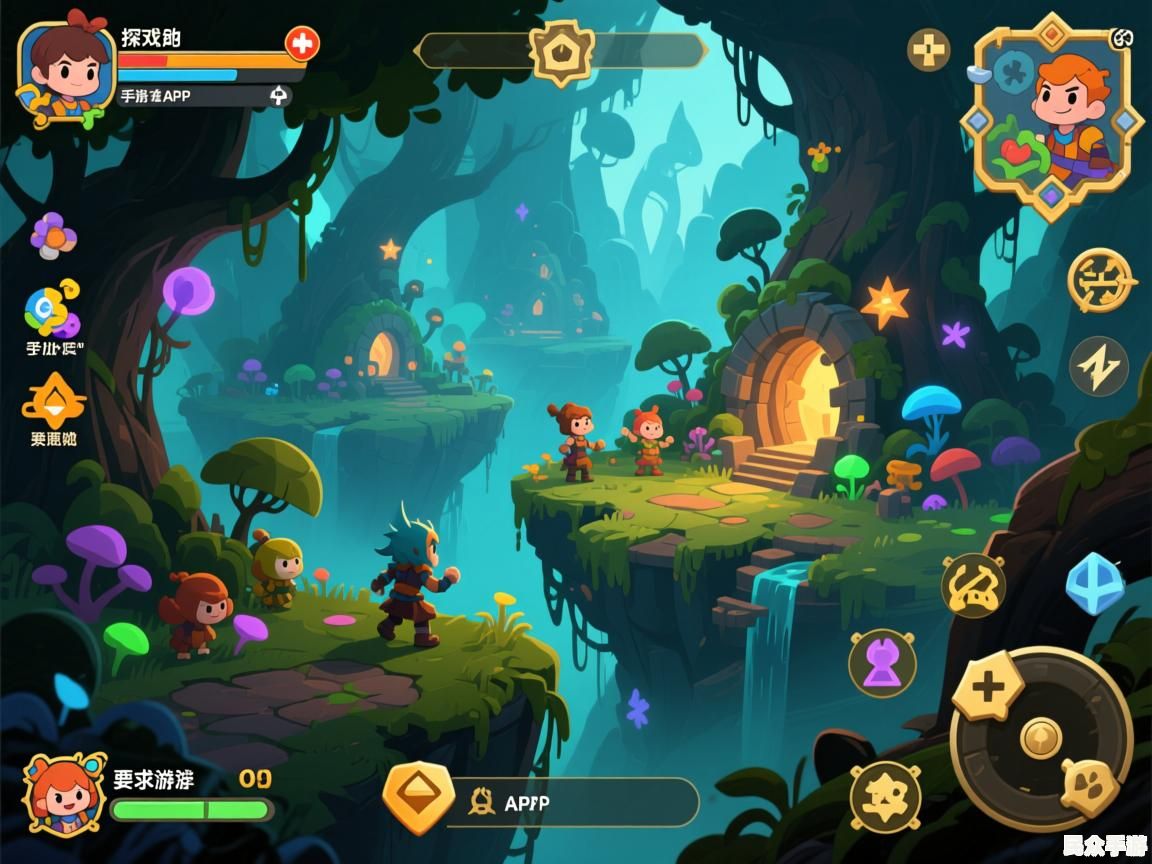Tap the red plus health button
This screenshot has width=1152, height=864.
click(x=301, y=43)
